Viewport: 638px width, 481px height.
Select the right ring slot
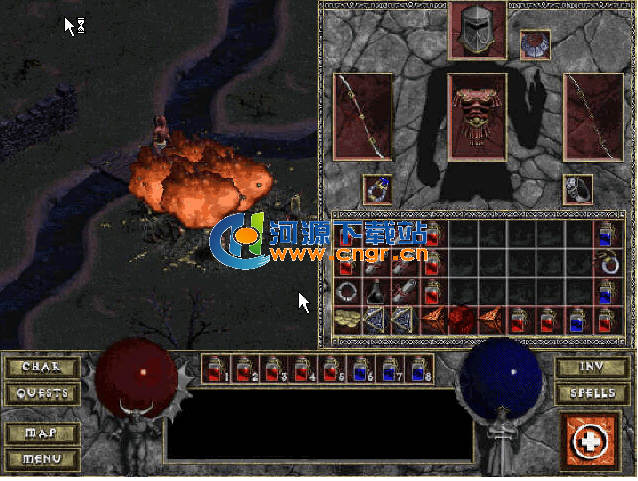click(x=577, y=189)
